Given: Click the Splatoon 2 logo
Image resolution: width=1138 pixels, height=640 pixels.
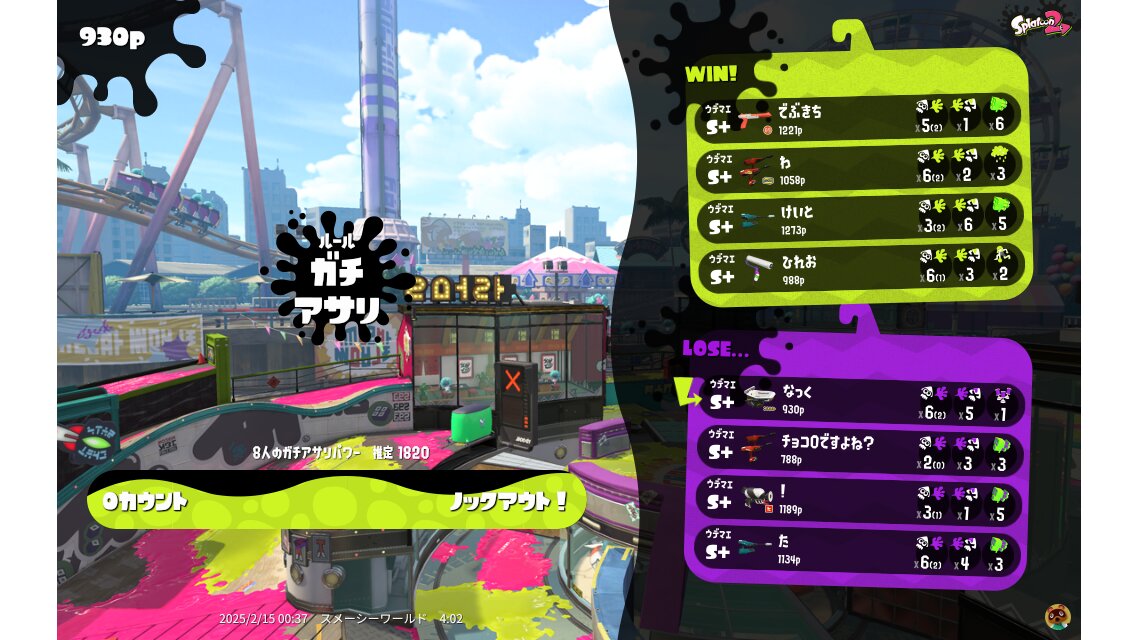Looking at the screenshot, I should coord(1041,24).
